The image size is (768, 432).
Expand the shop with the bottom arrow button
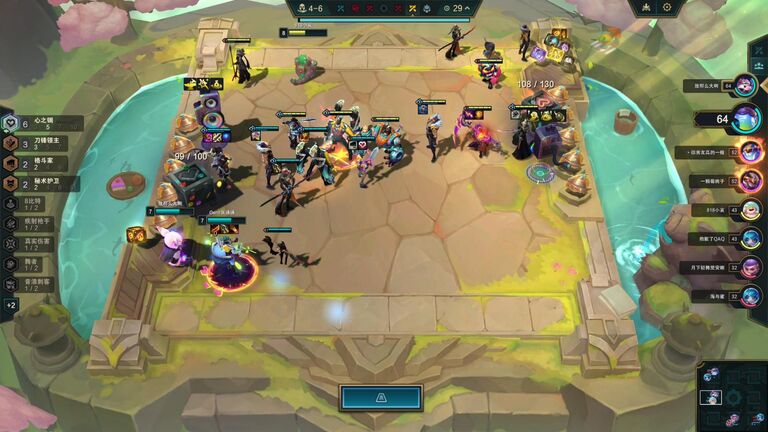pos(380,397)
